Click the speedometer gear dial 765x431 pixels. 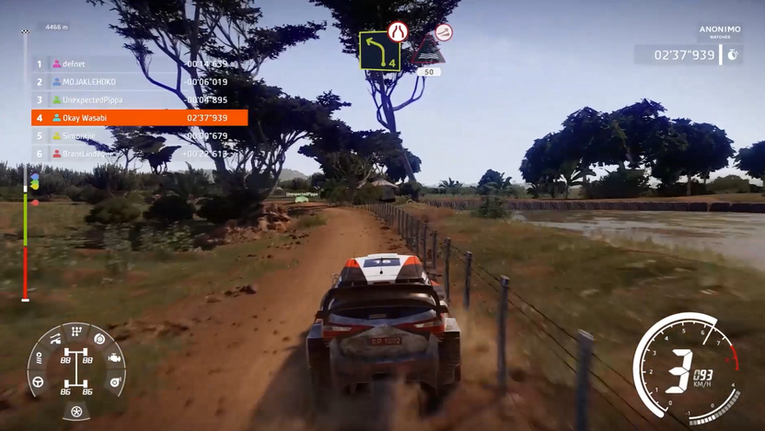point(687,368)
